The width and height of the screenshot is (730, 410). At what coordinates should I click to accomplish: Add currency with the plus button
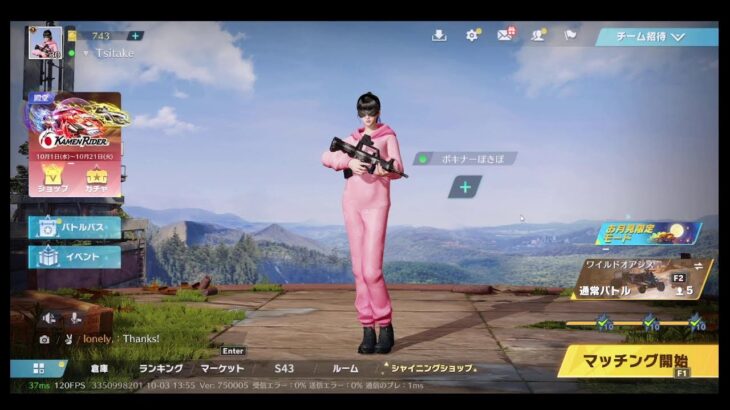tap(135, 36)
